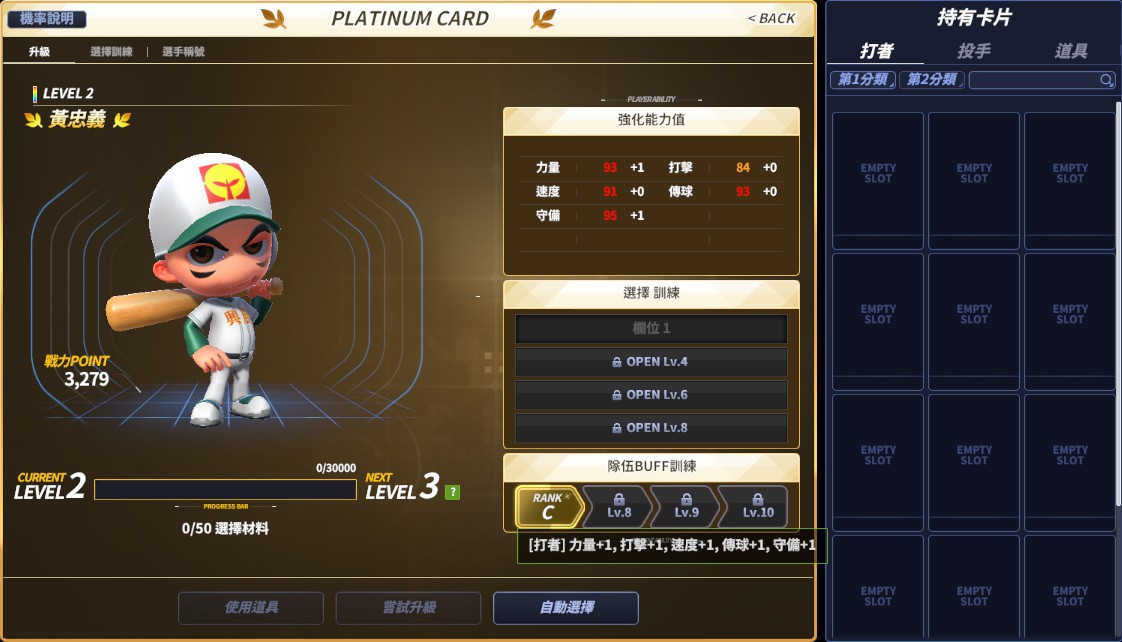Switch to the 投手 pitcher cards tab
The width and height of the screenshot is (1122, 642).
tap(974, 51)
